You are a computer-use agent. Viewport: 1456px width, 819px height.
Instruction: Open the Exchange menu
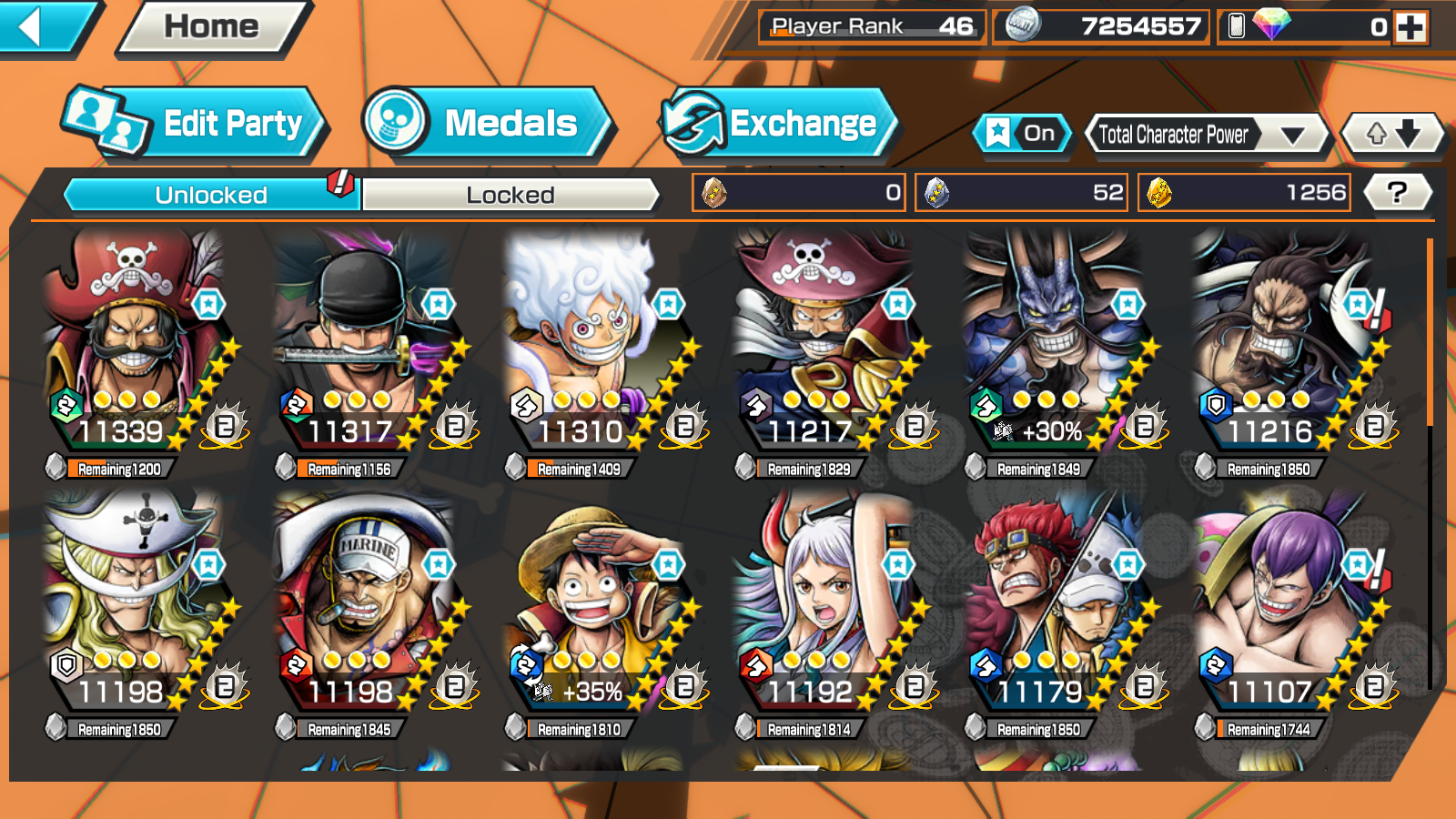click(778, 123)
